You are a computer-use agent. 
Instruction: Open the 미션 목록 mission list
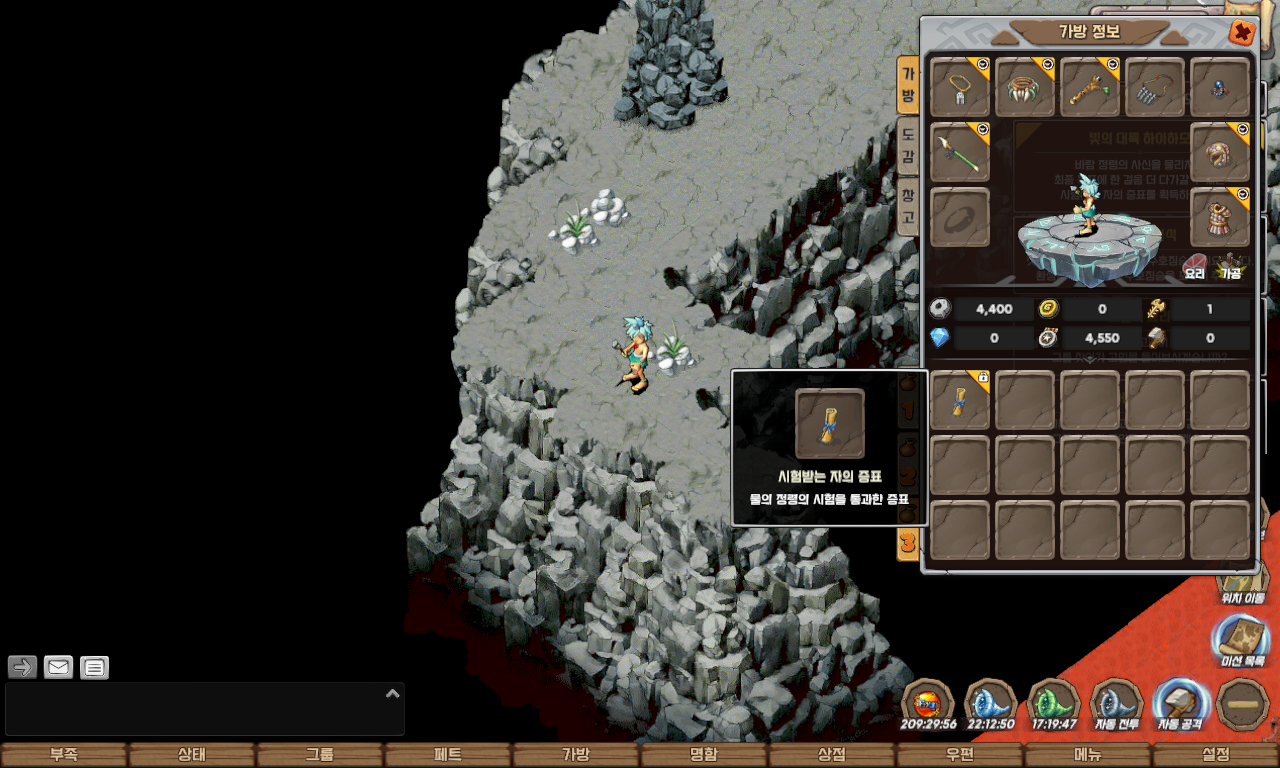tap(1242, 641)
